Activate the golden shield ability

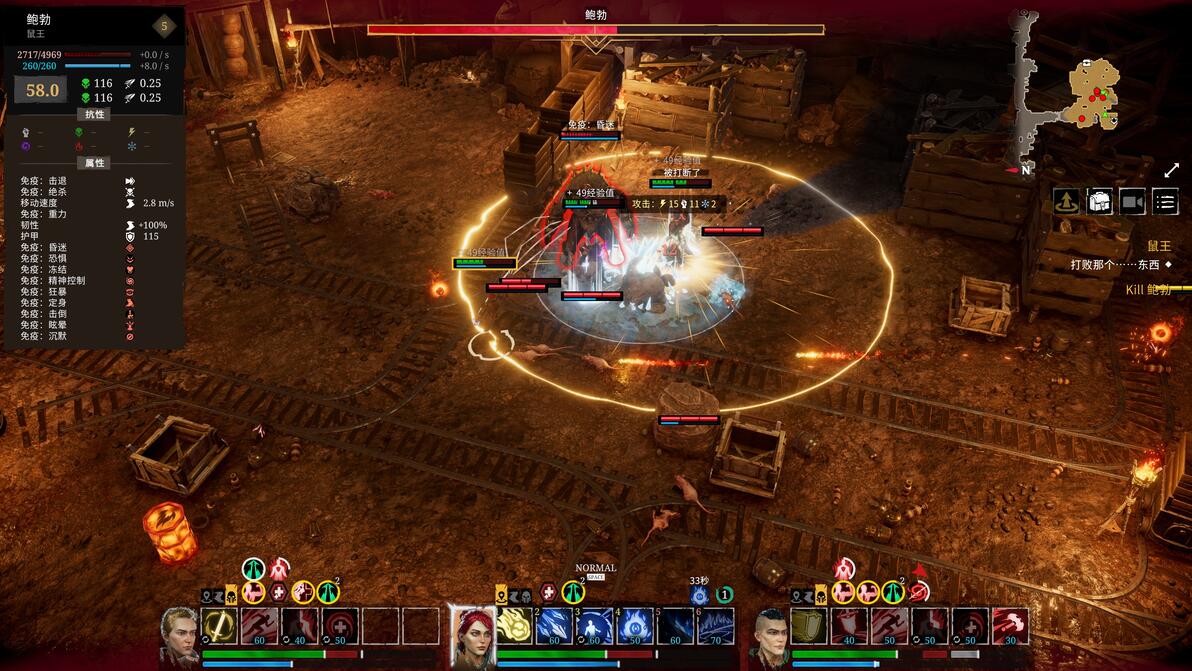(810, 626)
